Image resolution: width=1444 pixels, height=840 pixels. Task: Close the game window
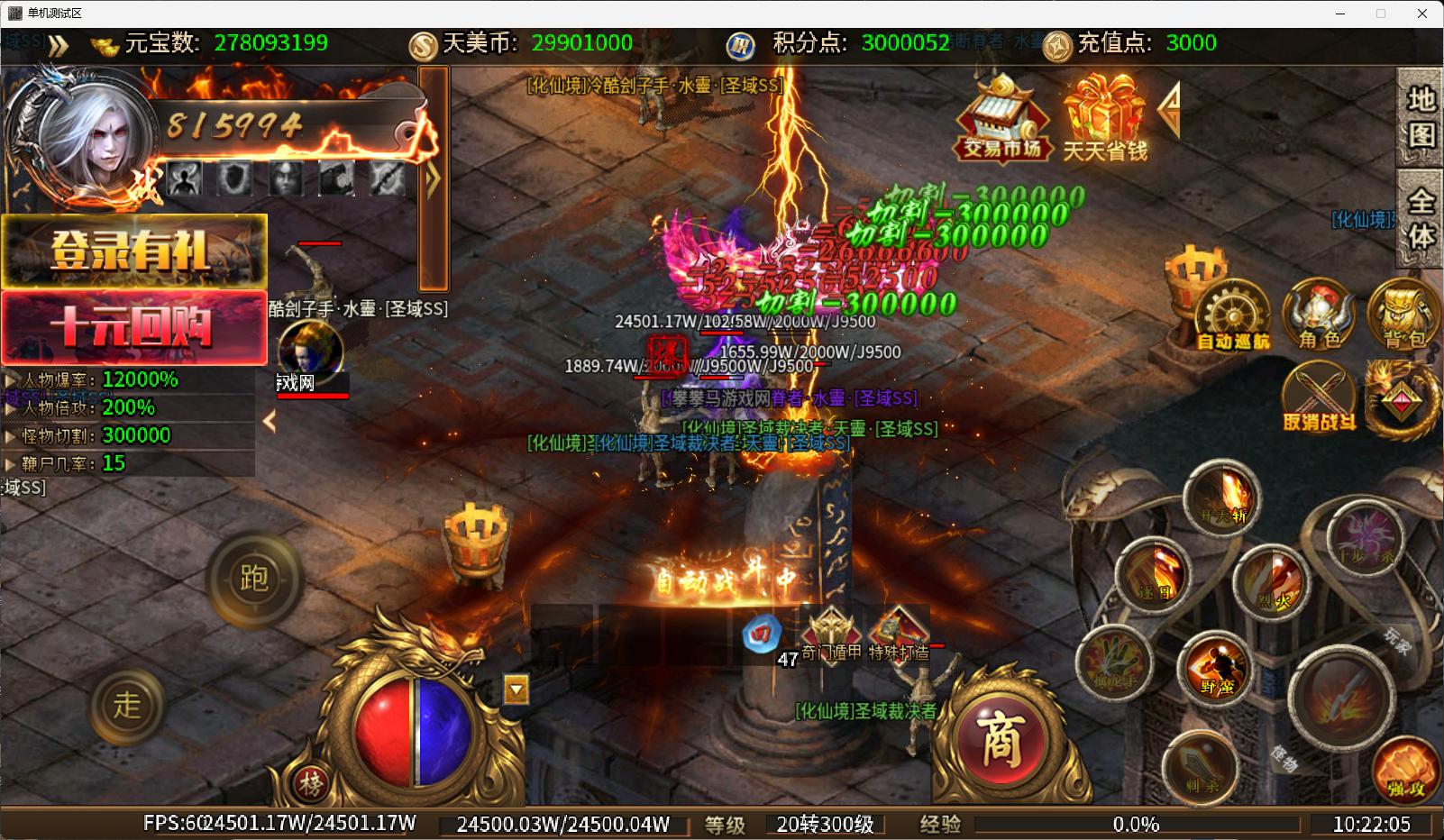(1422, 14)
